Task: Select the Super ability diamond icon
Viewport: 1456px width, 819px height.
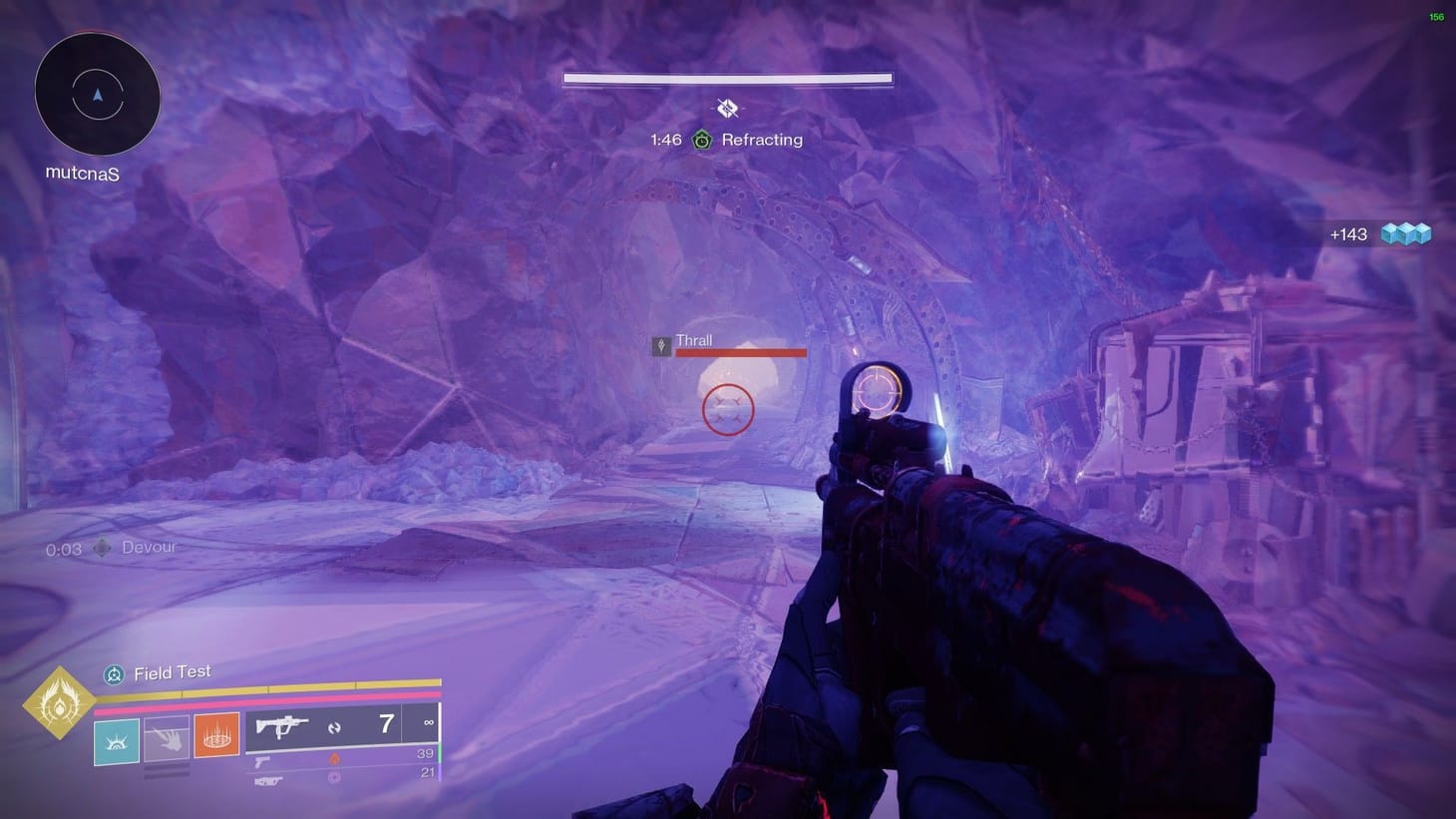Action: coord(60,701)
